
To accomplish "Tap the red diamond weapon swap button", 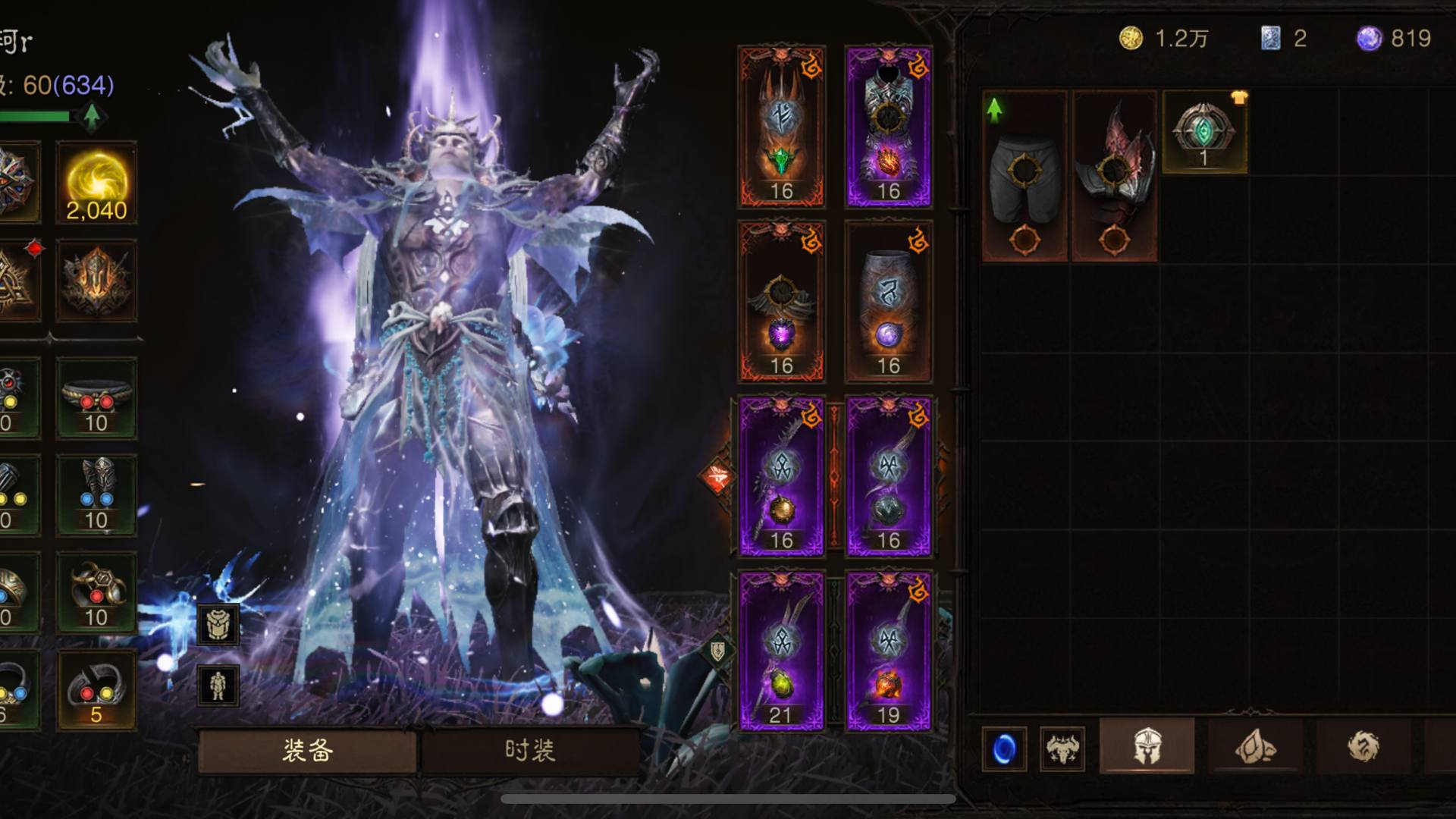I will pyautogui.click(x=717, y=477).
